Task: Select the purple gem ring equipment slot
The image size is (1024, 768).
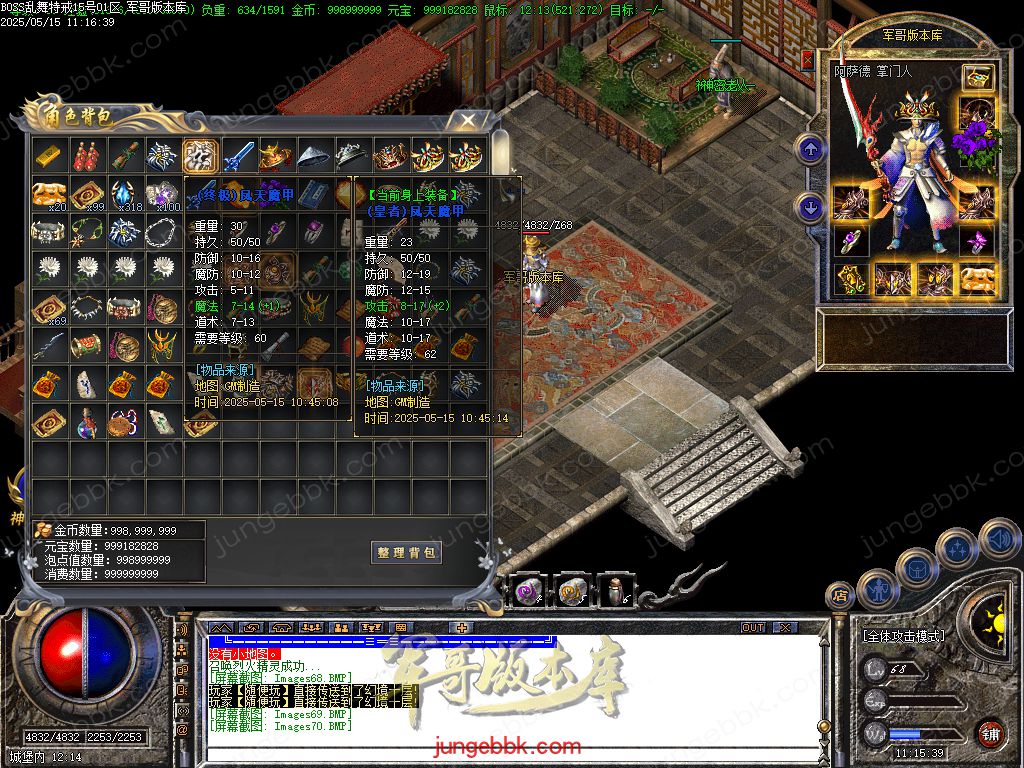Action: coord(851,241)
